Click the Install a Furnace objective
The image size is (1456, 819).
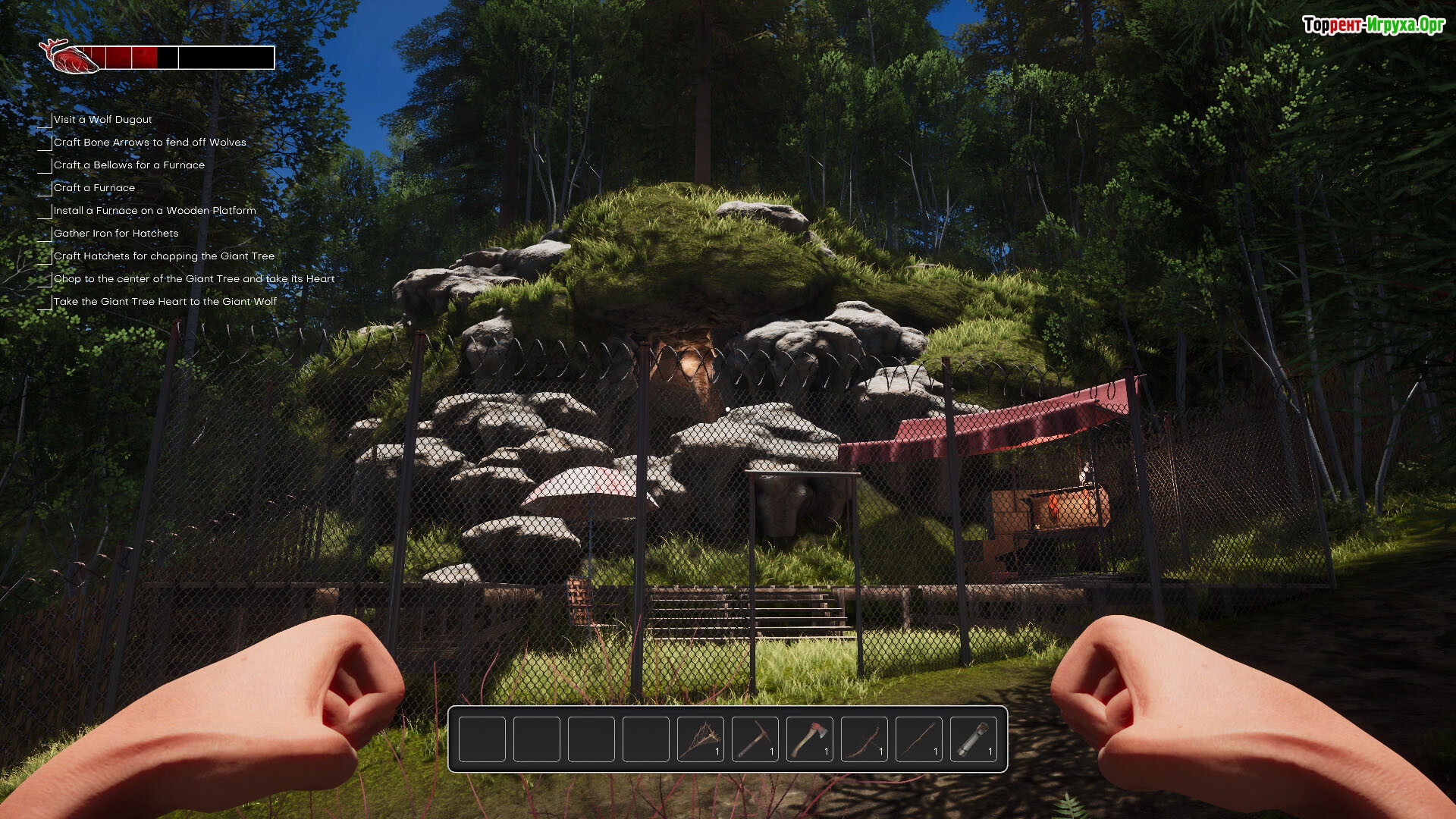coord(155,211)
